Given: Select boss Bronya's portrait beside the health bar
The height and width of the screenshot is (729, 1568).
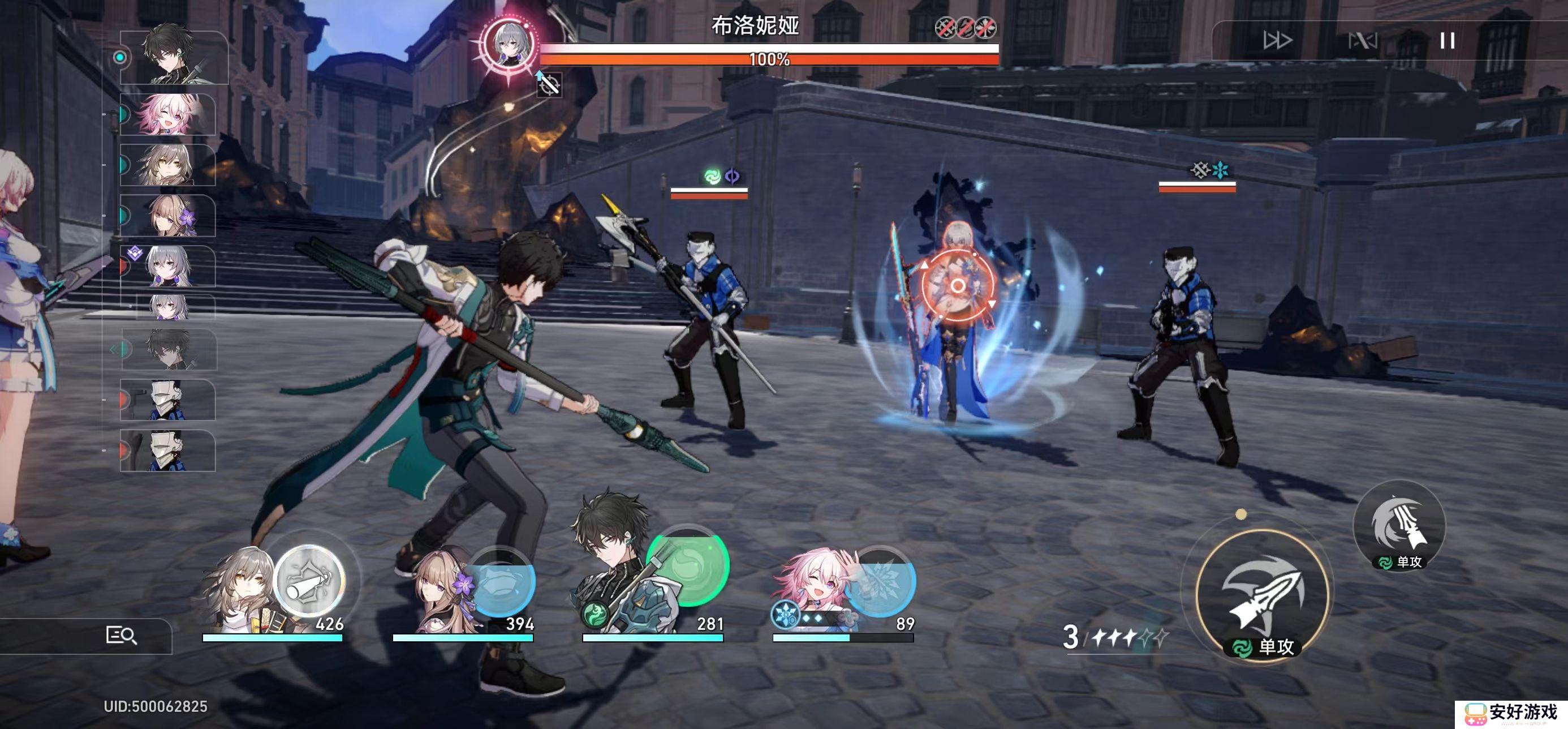Looking at the screenshot, I should pos(509,44).
